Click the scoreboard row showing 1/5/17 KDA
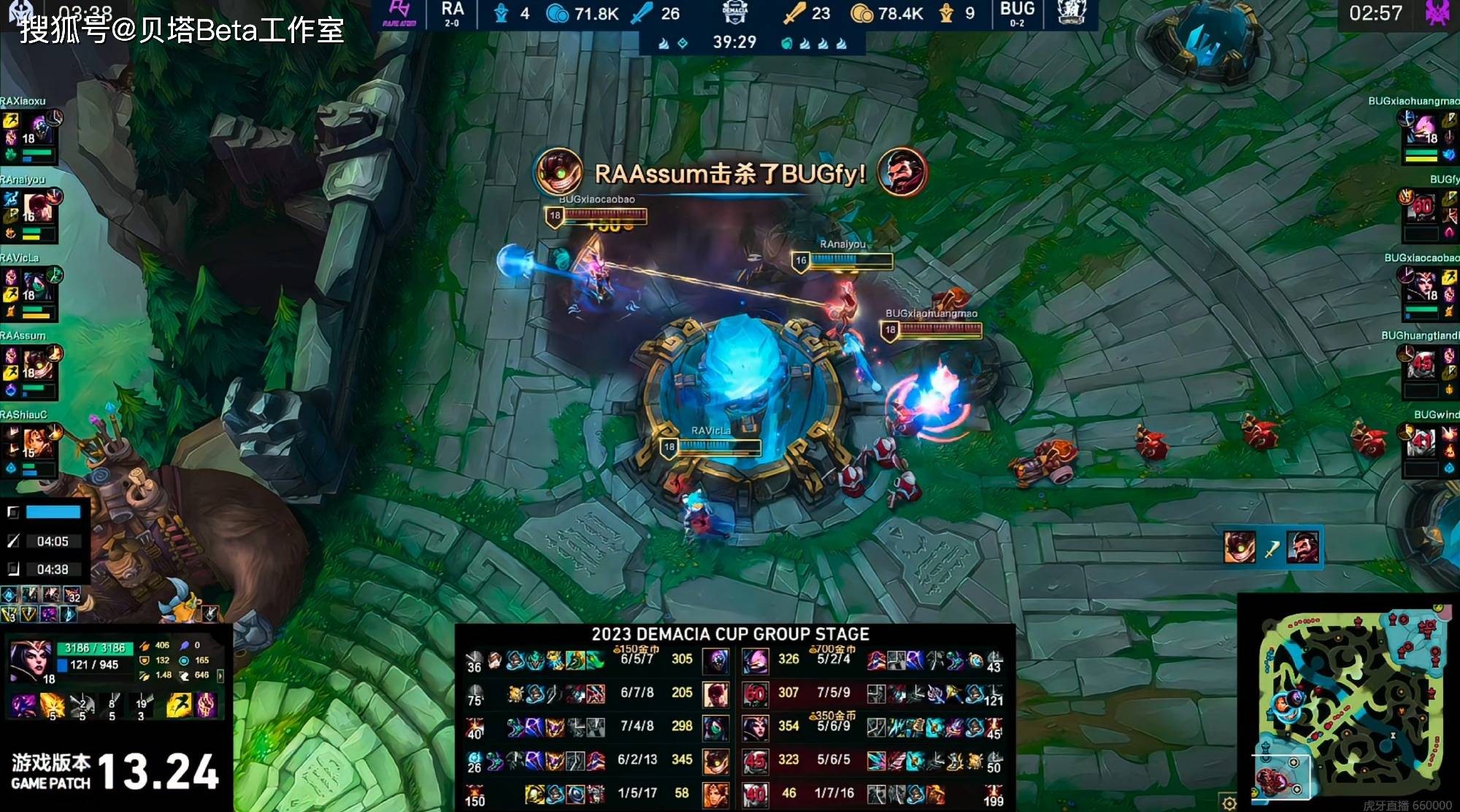The height and width of the screenshot is (812, 1460). pyautogui.click(x=637, y=794)
